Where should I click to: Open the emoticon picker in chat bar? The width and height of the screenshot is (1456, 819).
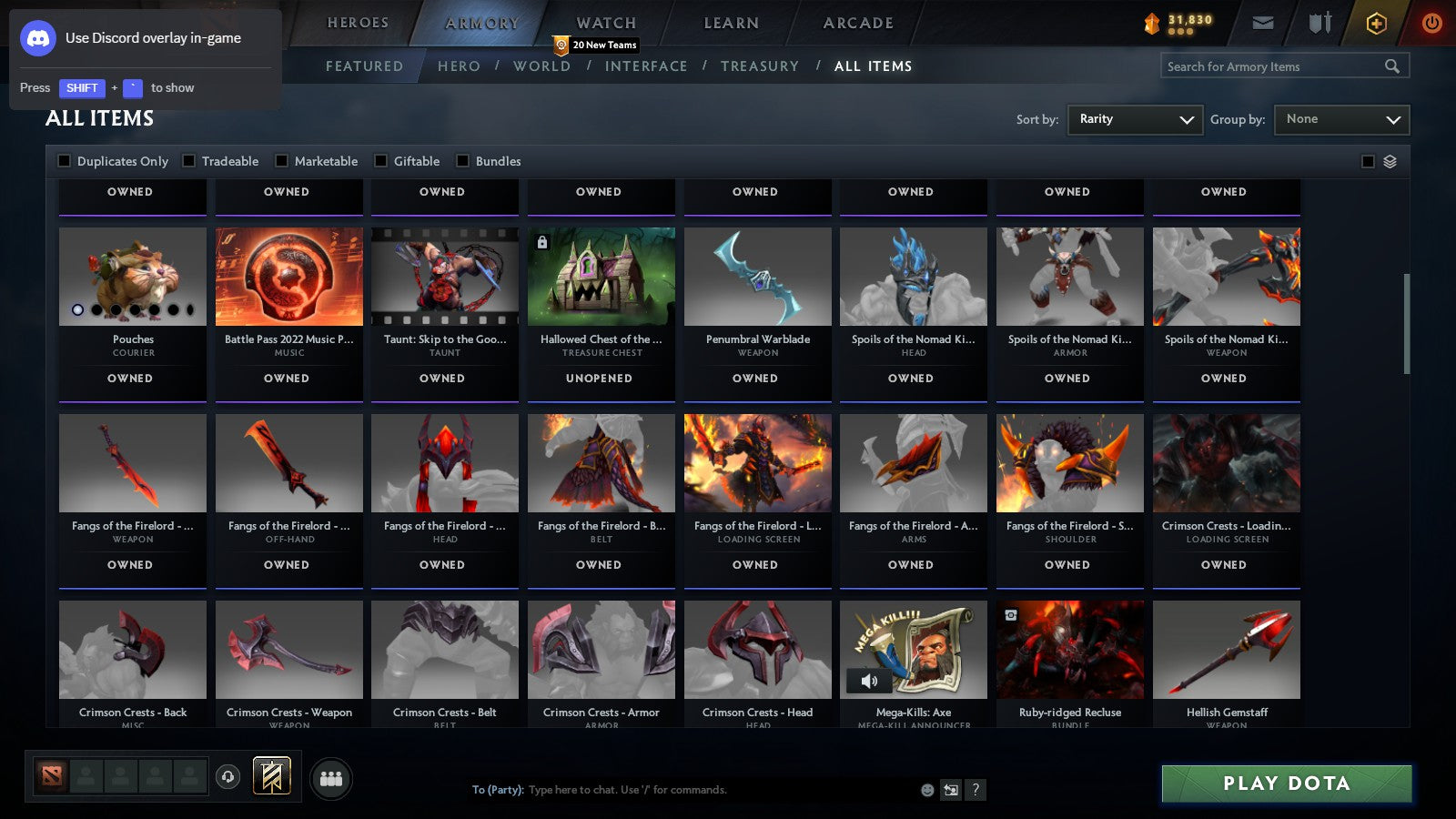926,791
